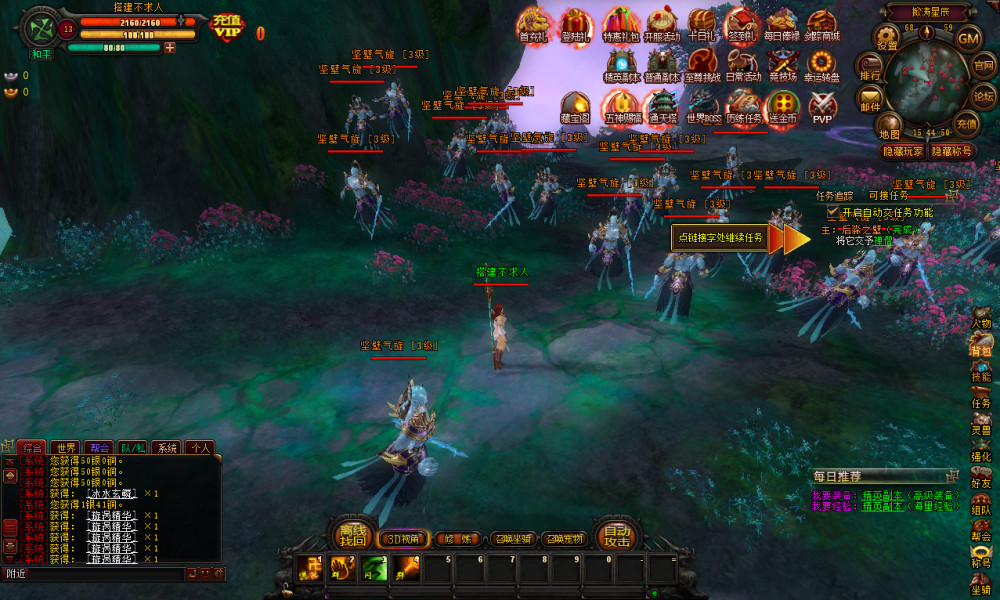Click the 离线找回 offline recovery button
This screenshot has width=1000, height=600.
(x=353, y=537)
